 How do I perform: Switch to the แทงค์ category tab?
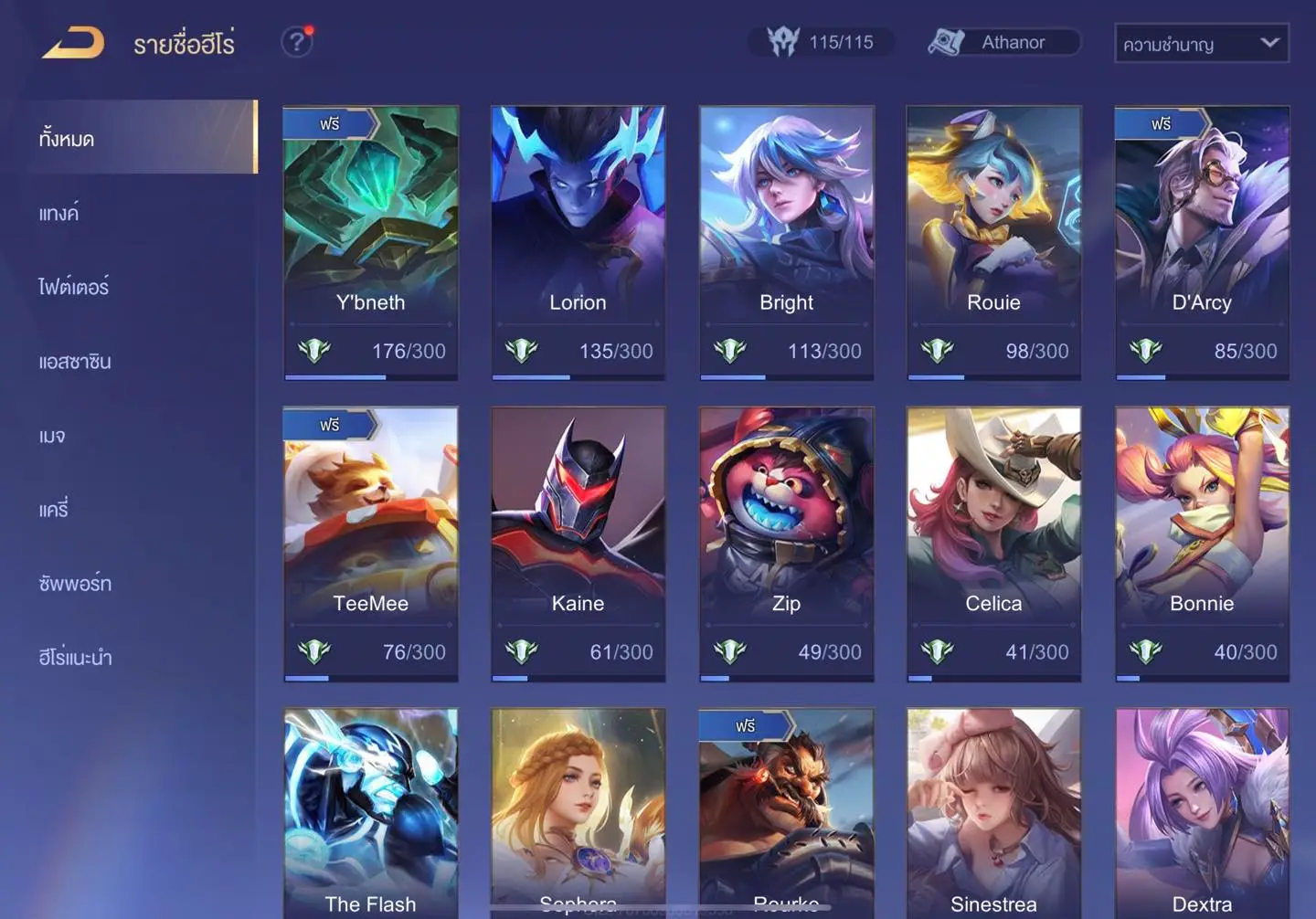pyautogui.click(x=58, y=214)
